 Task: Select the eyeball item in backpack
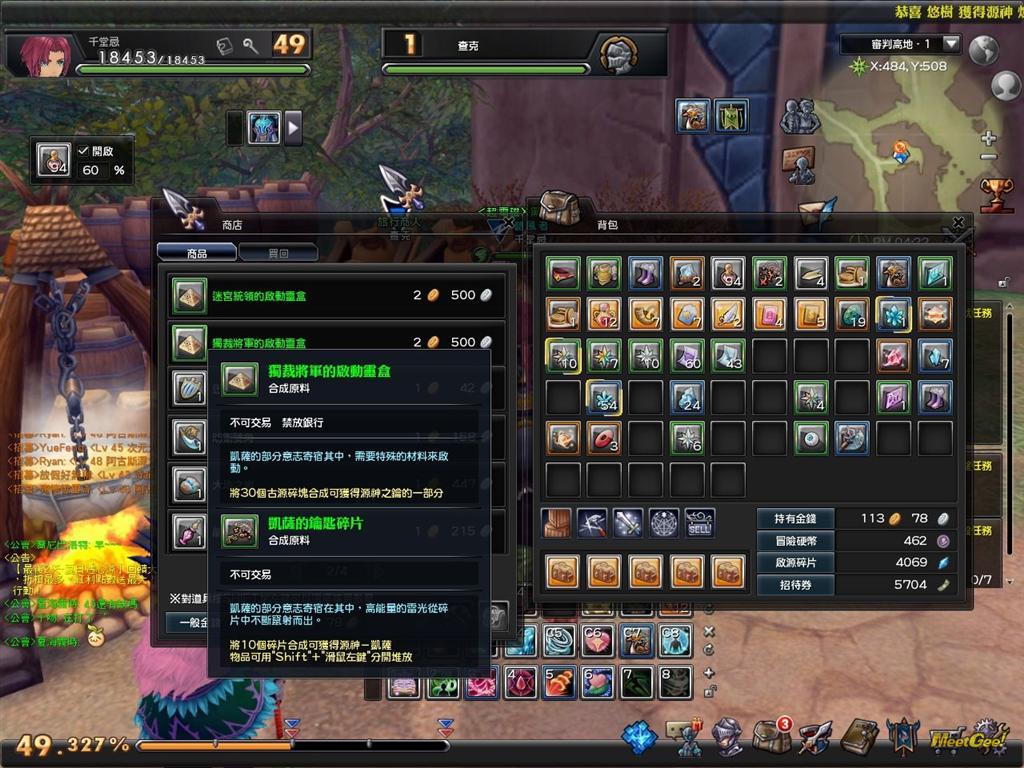(x=811, y=437)
